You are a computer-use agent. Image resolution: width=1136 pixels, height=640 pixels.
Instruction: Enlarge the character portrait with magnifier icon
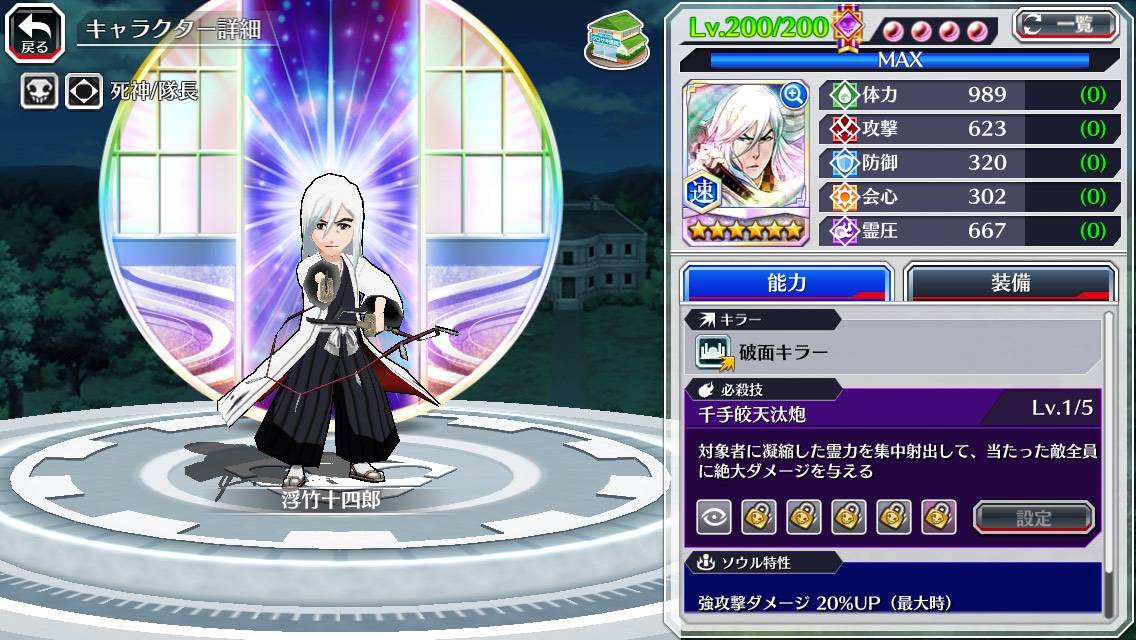(794, 95)
